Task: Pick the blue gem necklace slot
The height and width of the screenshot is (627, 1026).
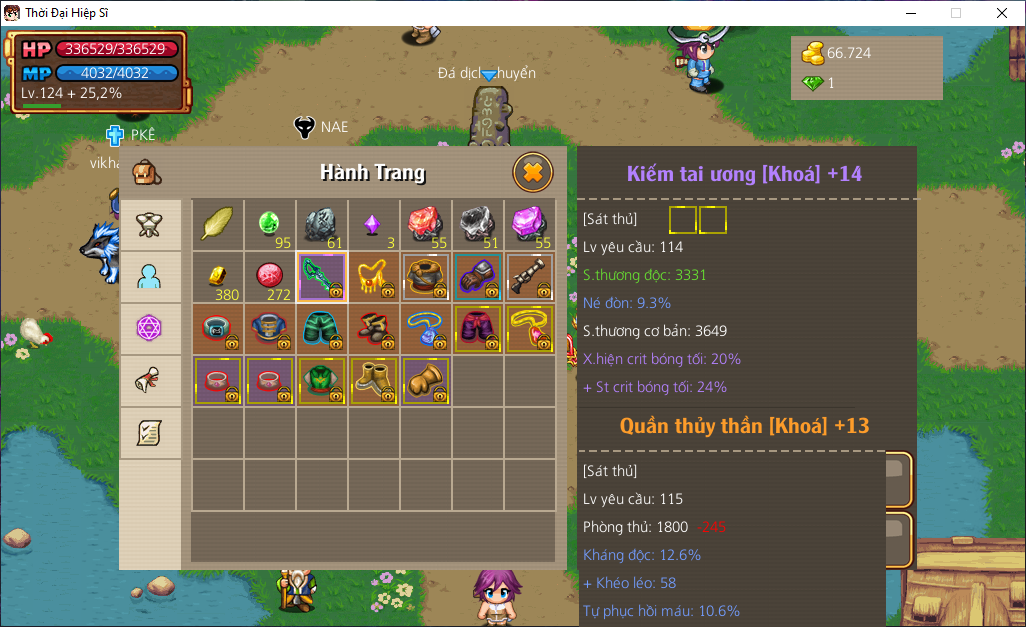Action: tap(426, 329)
